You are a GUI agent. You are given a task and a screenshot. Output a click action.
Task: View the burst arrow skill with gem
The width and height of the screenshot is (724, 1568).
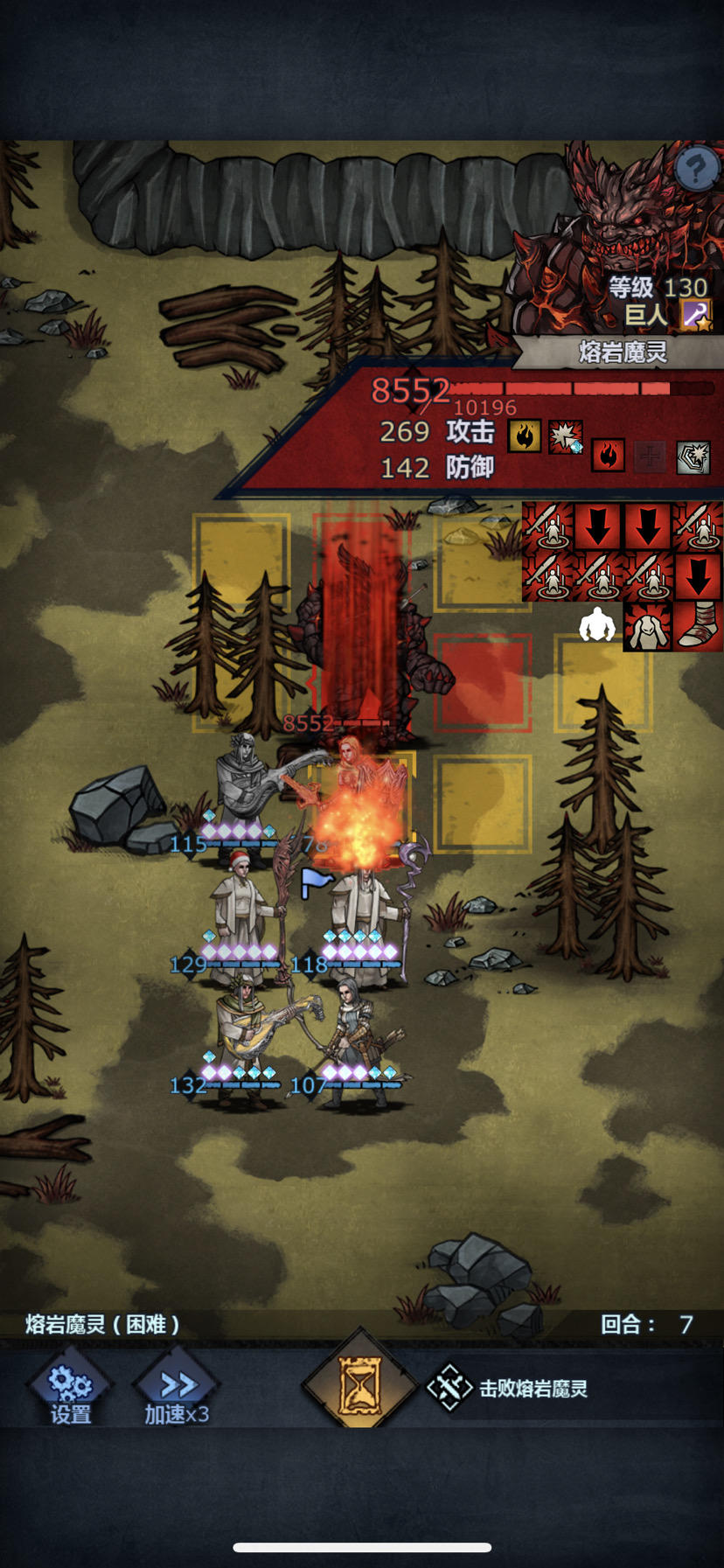click(566, 436)
